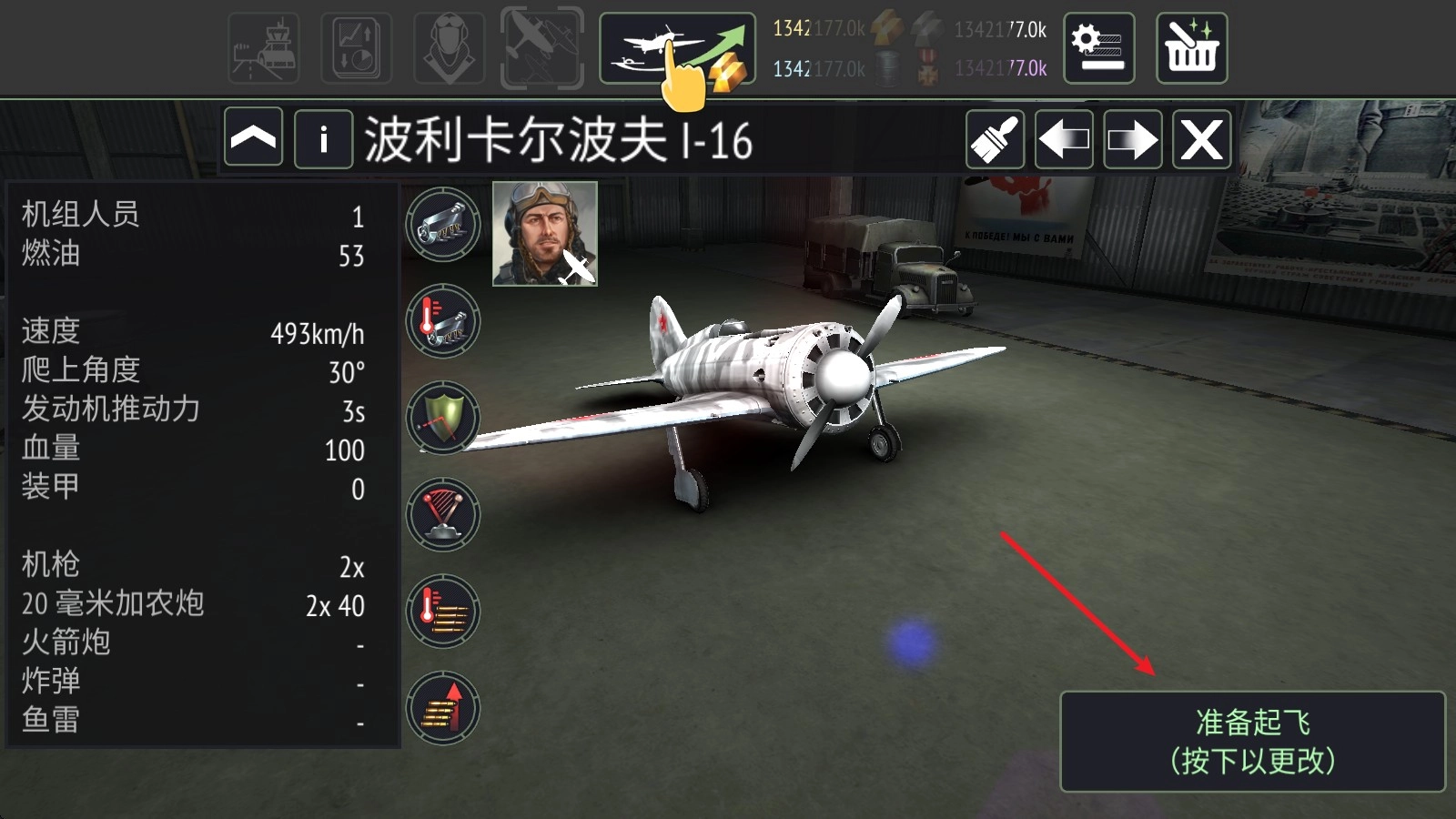Go to the previous aircraft with left arrow
Image resolution: width=1456 pixels, height=819 pixels.
coord(1063,139)
